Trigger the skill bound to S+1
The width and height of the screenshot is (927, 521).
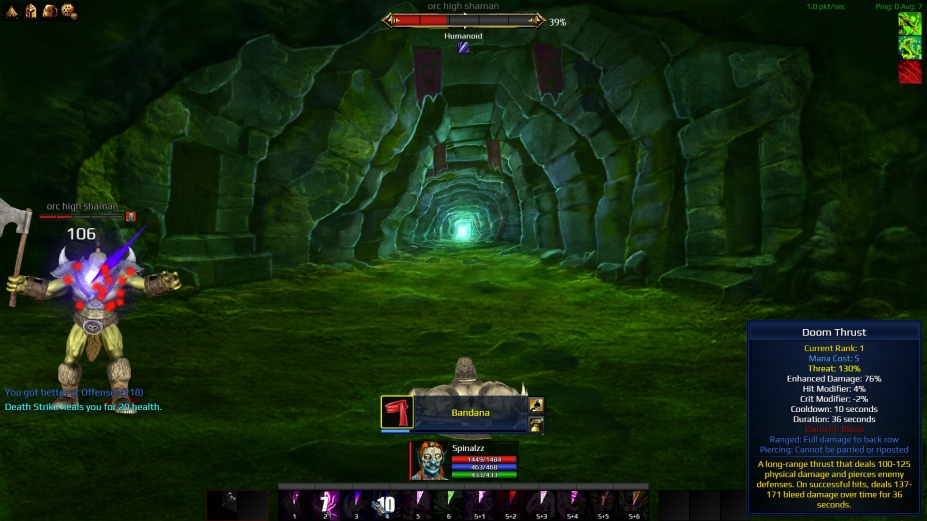click(480, 502)
